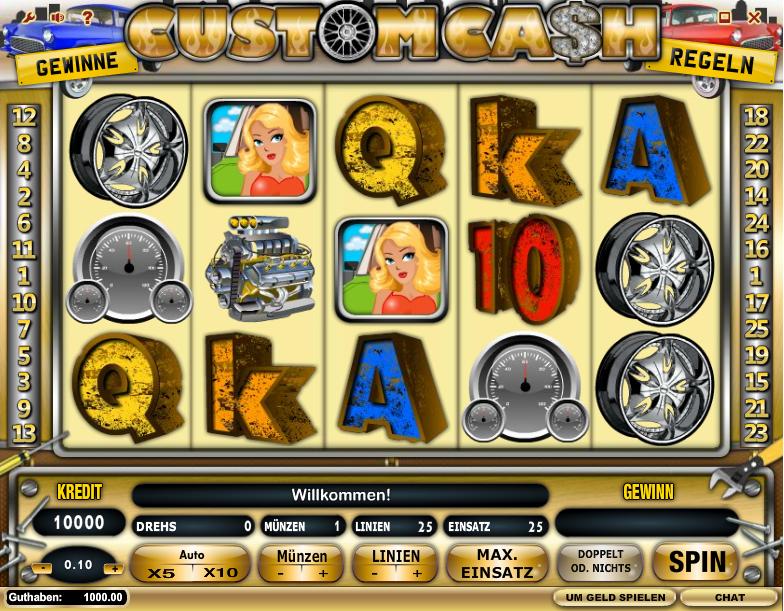Raise the 0.10 coin value

pos(114,567)
